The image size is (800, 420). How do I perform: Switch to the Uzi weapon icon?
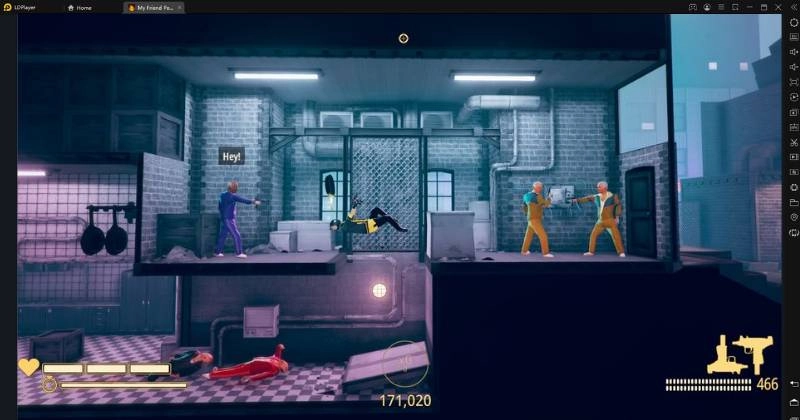(x=753, y=352)
